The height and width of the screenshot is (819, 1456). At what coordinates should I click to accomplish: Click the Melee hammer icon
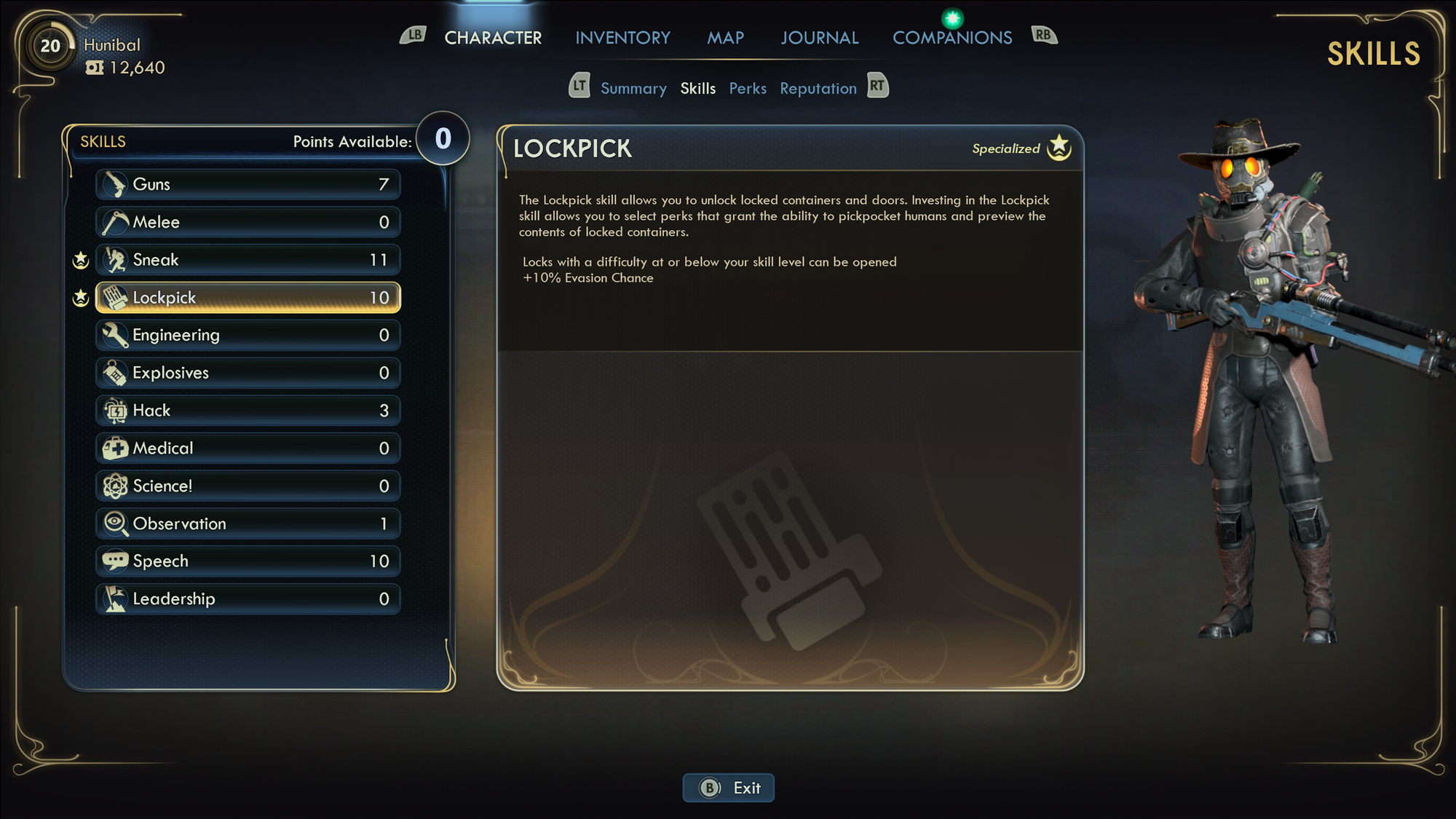point(113,222)
